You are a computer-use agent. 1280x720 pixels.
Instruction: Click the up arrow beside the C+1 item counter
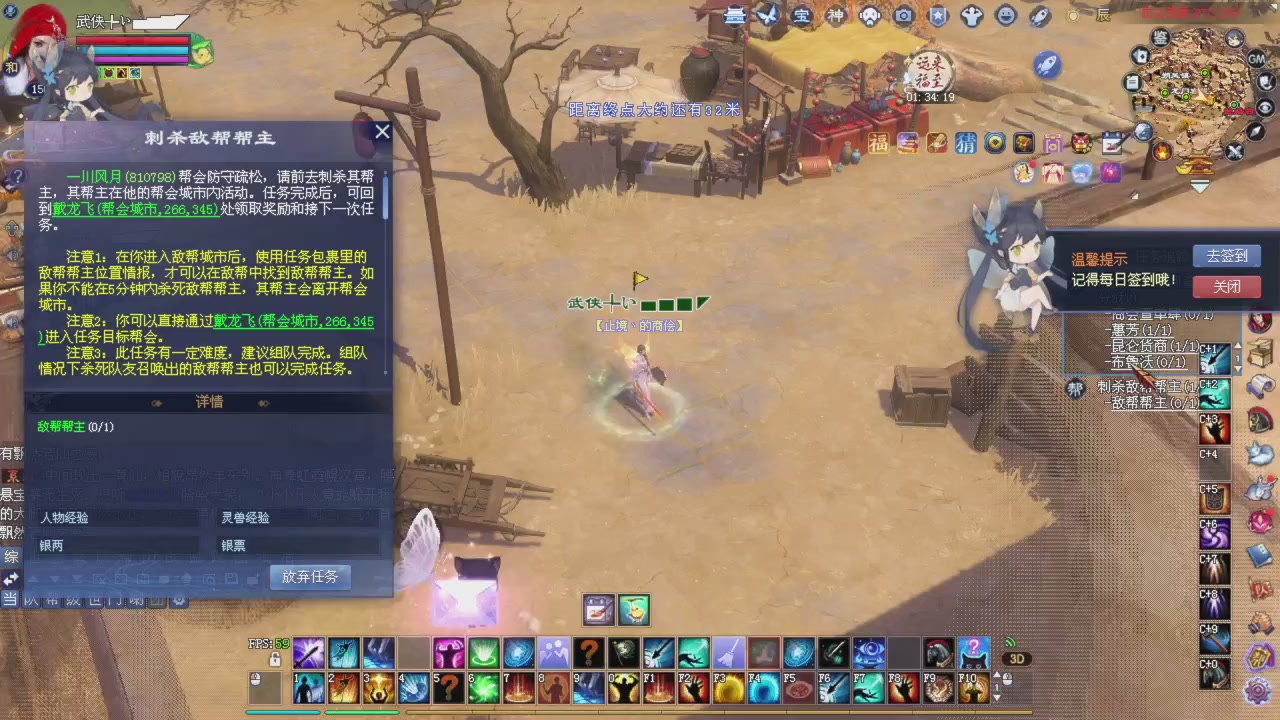coord(1238,345)
